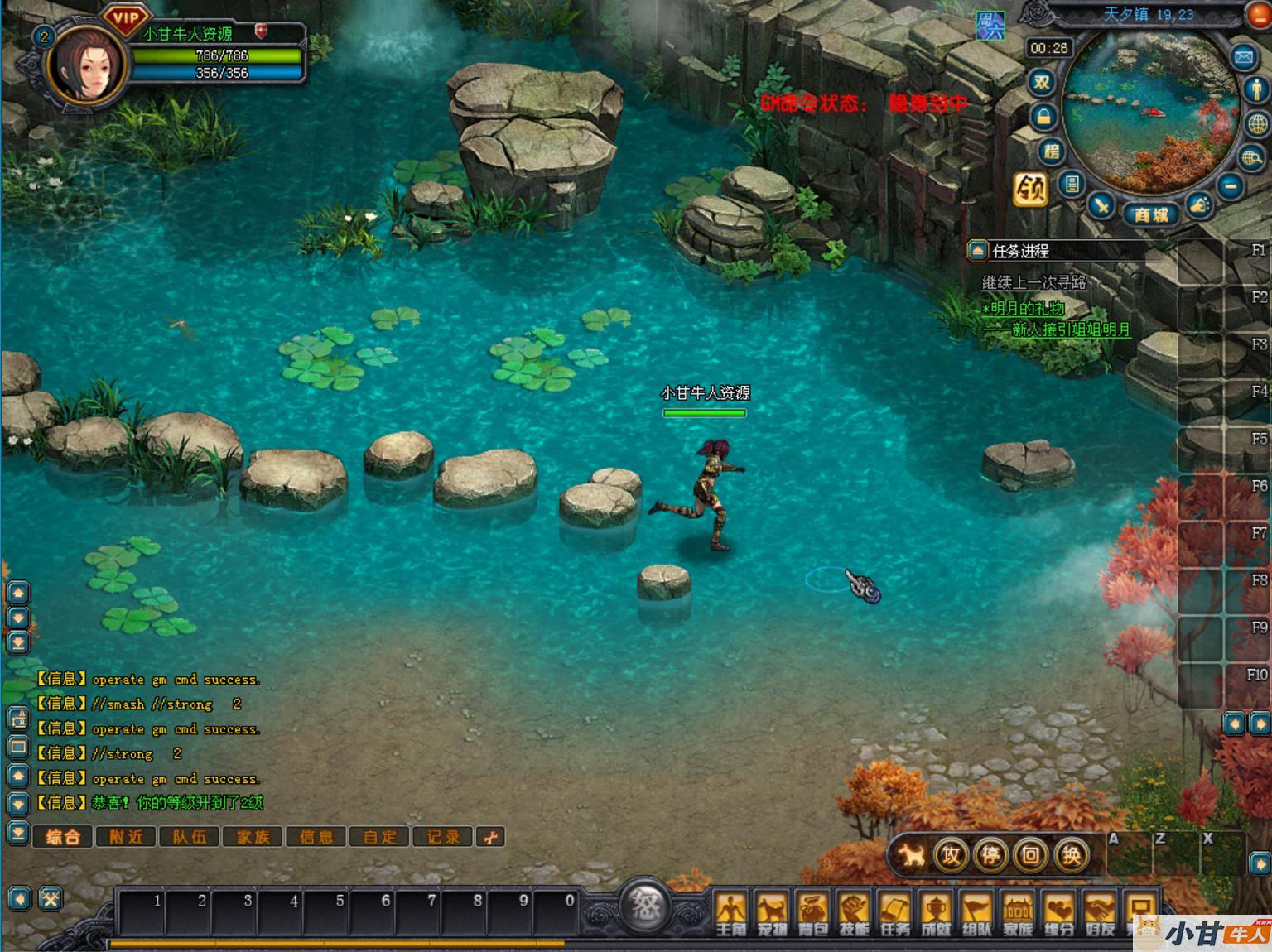Switch chat to the 家族 tab

point(253,837)
